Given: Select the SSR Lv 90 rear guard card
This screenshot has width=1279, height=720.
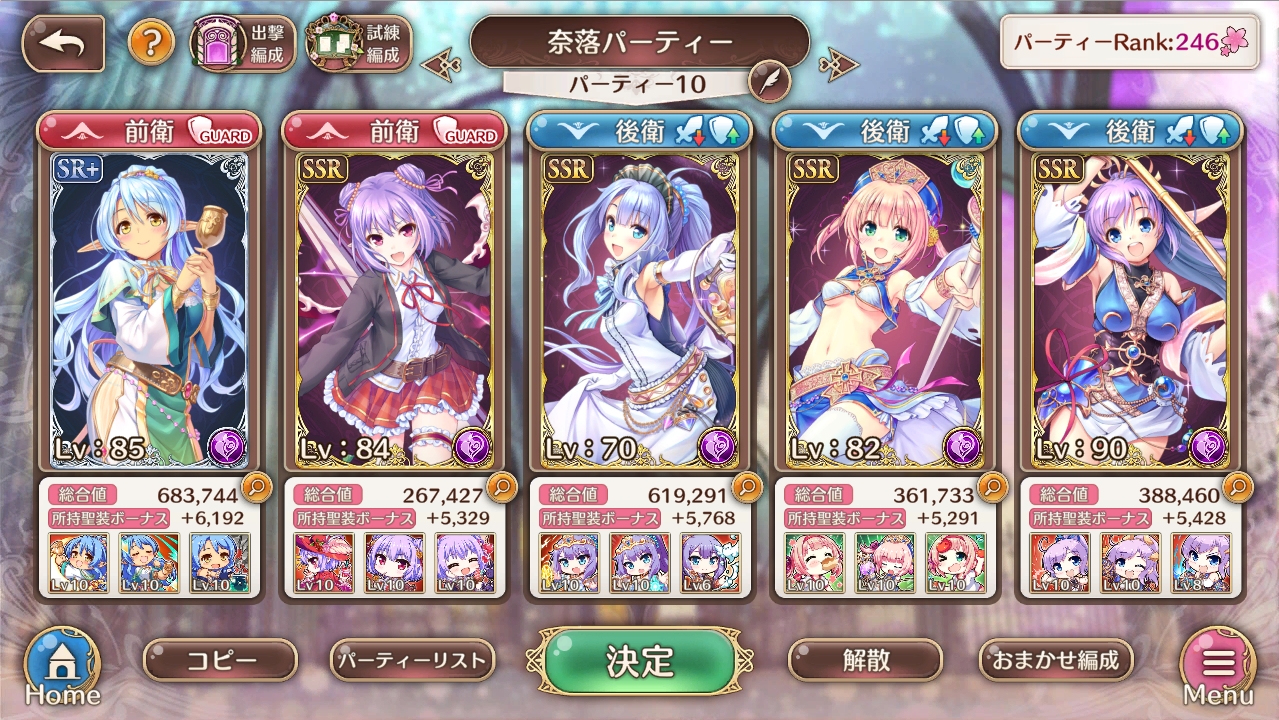Looking at the screenshot, I should point(1128,310).
